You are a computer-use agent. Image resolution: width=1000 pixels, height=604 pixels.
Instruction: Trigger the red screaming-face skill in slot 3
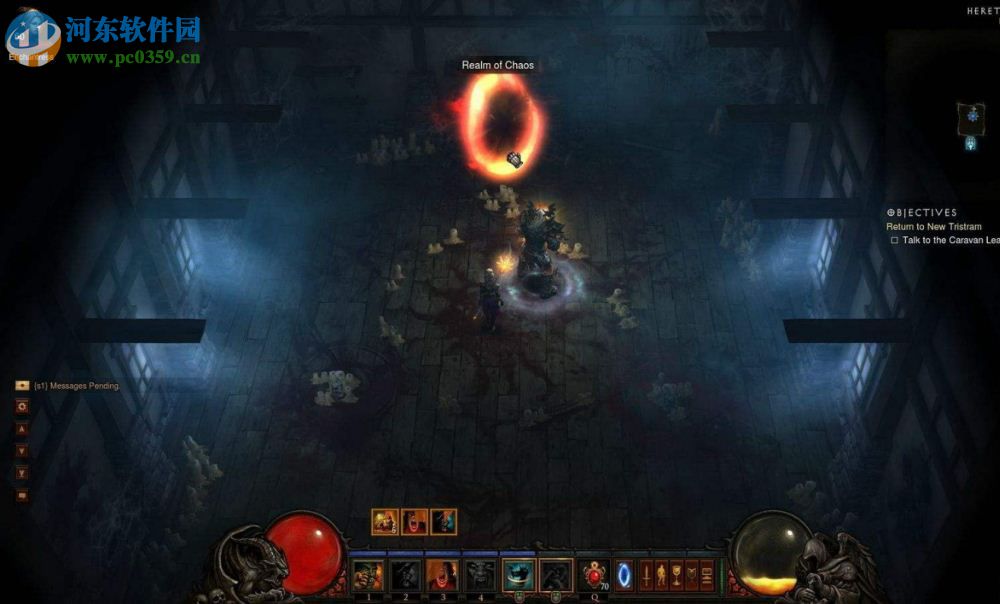(x=441, y=575)
